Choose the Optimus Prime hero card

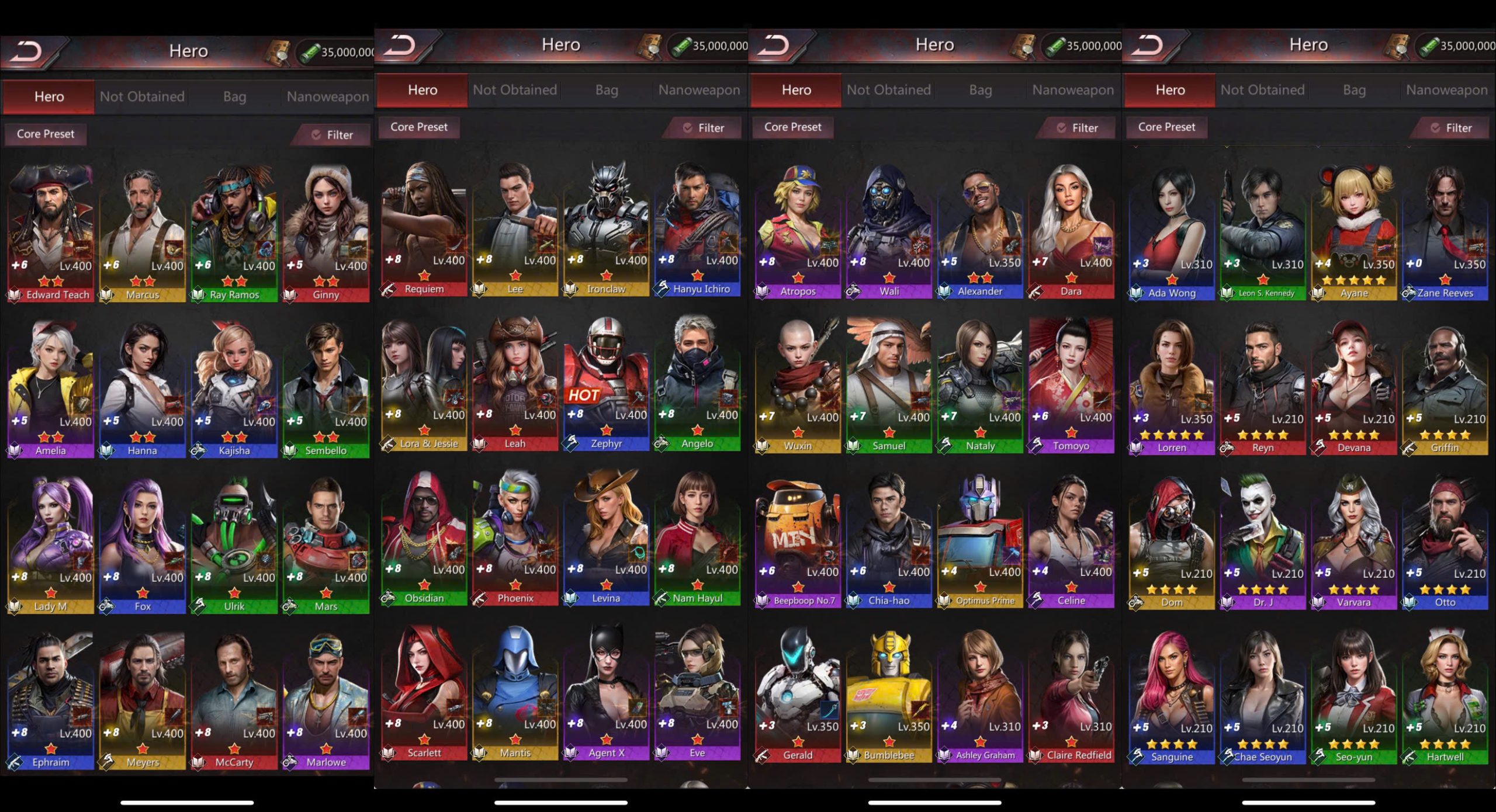(980, 541)
